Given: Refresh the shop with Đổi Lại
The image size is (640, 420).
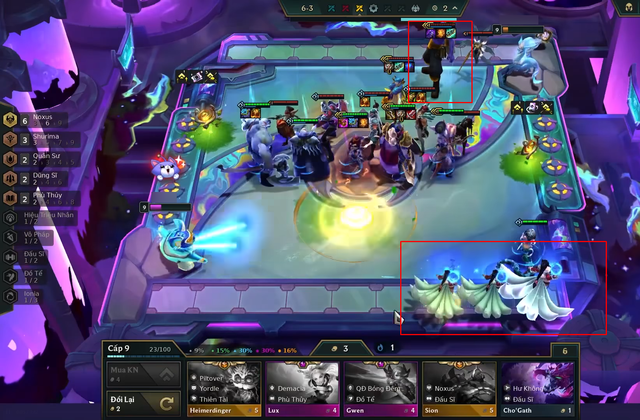Looking at the screenshot, I should pyautogui.click(x=142, y=404).
